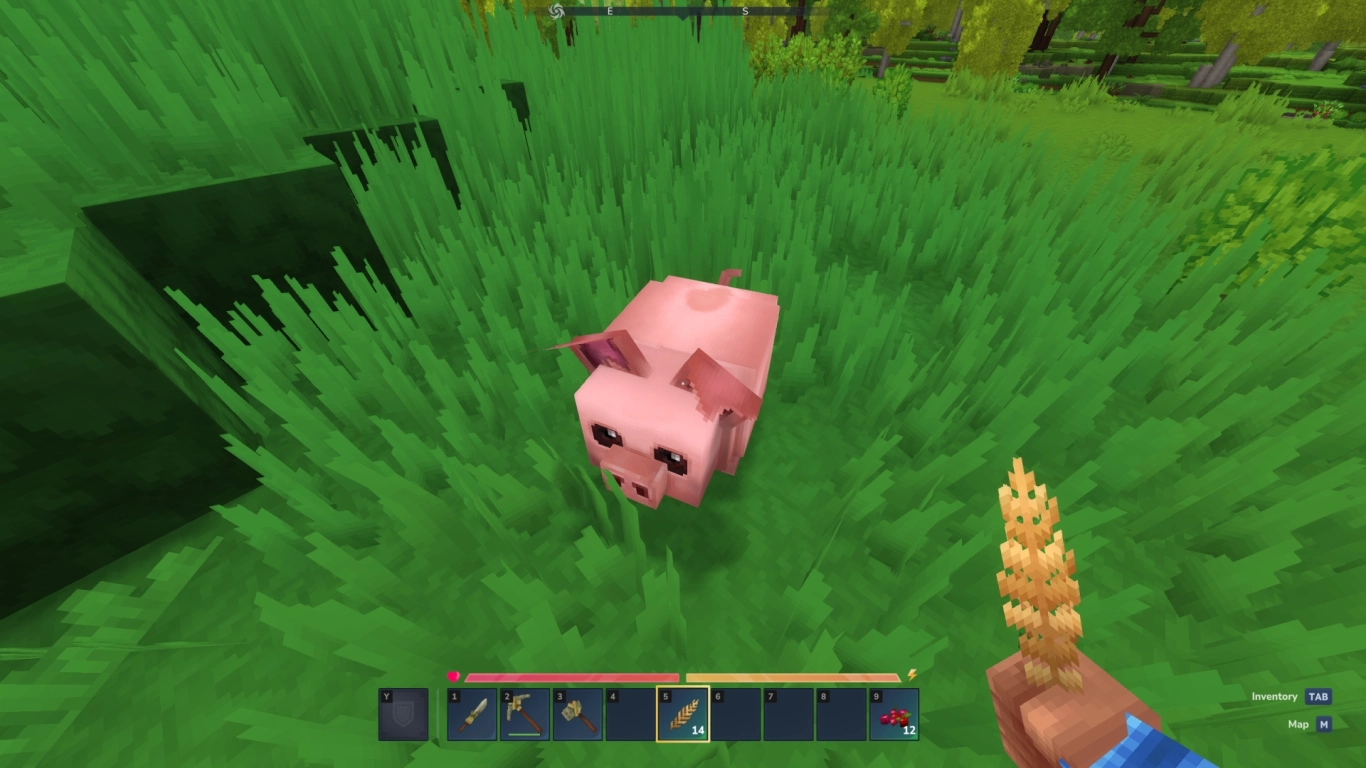The width and height of the screenshot is (1366, 768).
Task: Click the lightning stamina icon
Action: click(911, 674)
